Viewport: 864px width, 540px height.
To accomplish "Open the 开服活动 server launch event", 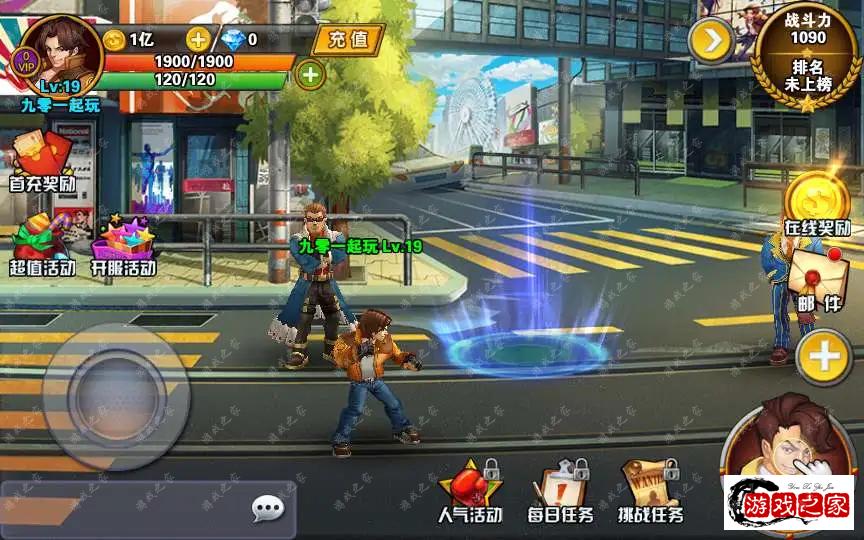I will point(124,246).
